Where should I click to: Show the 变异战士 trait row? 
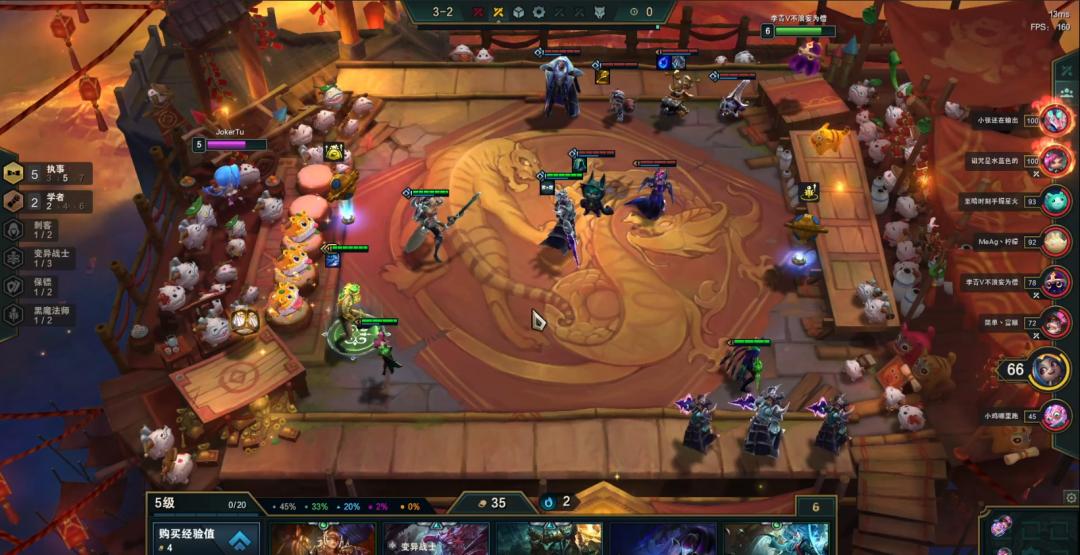point(45,257)
